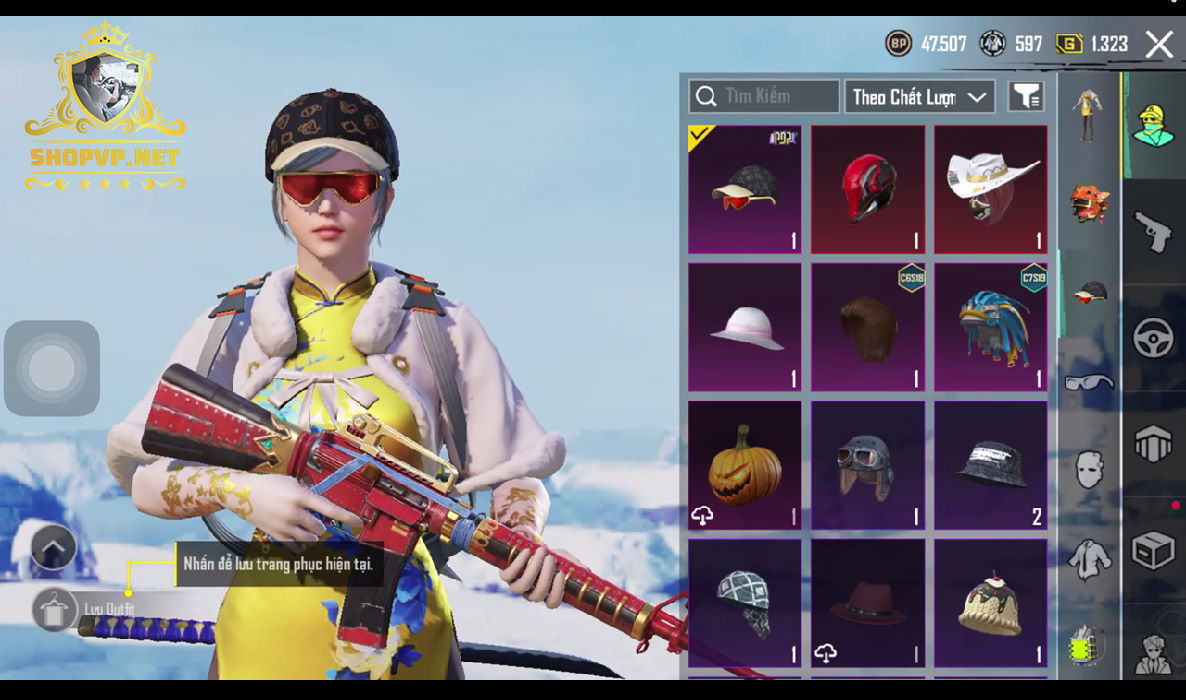
Task: Open the Theo Chất Lượng sort dropdown
Action: pos(919,97)
